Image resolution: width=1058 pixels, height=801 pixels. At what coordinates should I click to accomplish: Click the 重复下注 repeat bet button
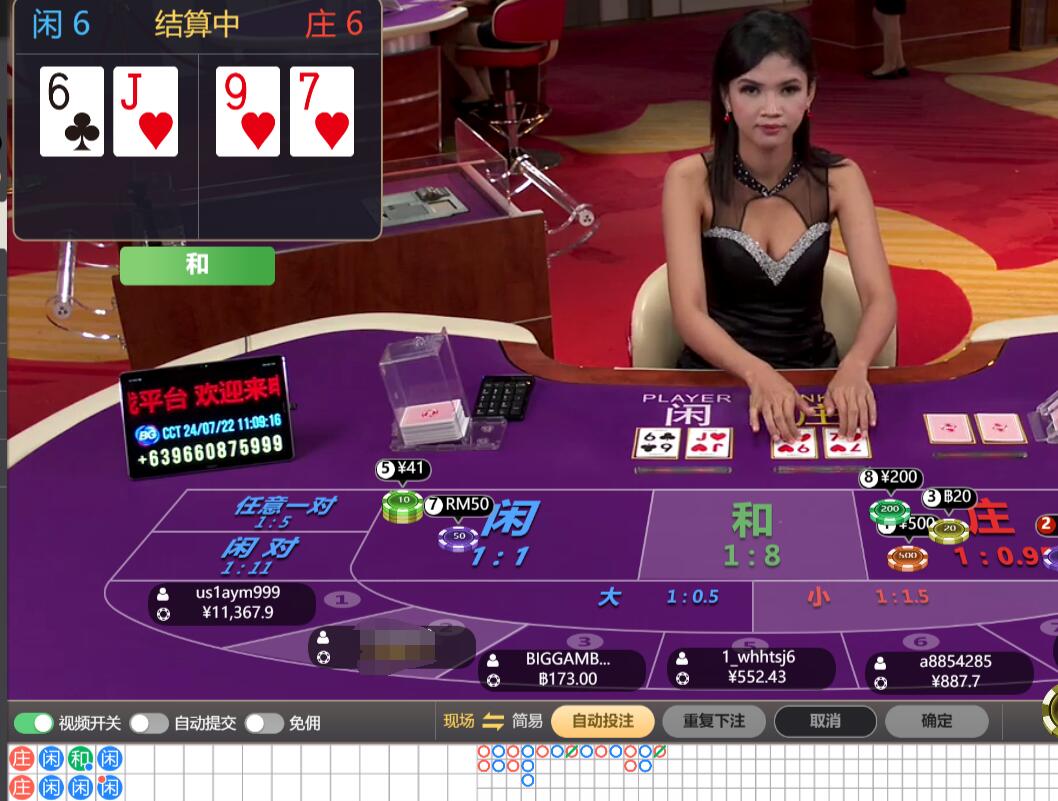click(715, 721)
